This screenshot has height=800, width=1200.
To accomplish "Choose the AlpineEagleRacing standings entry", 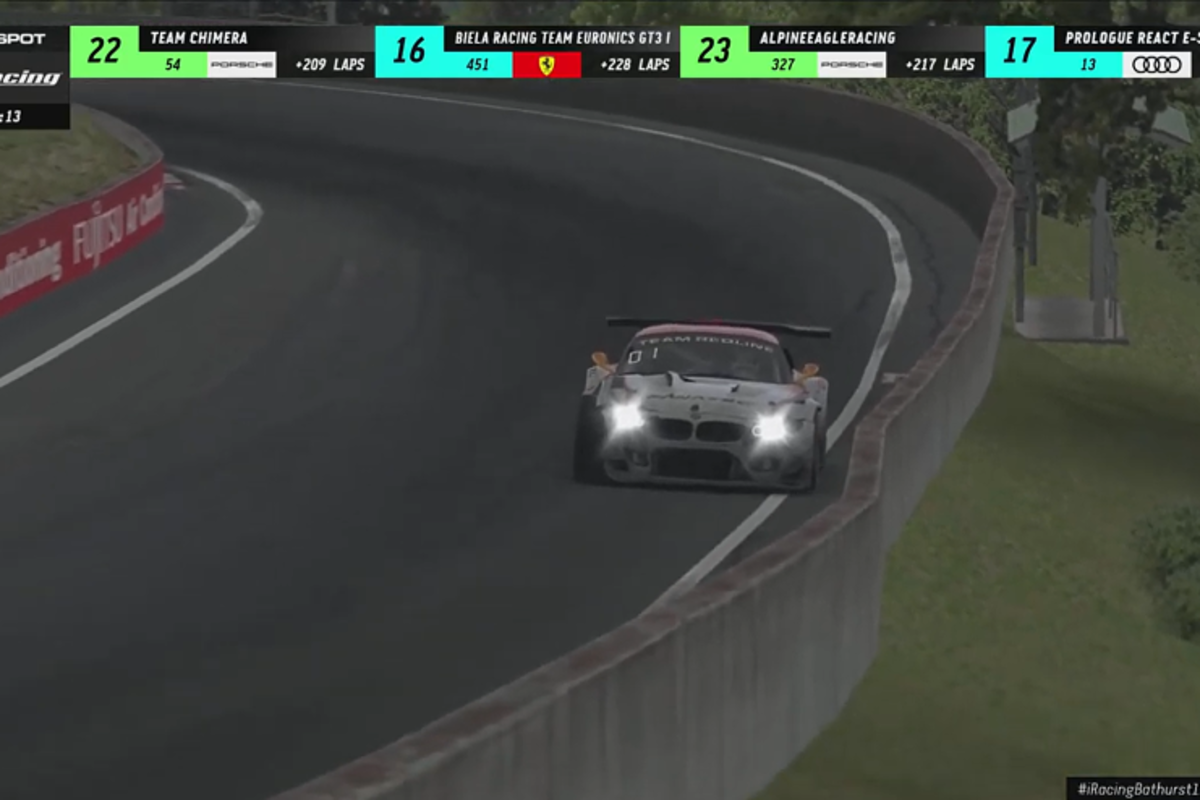I will click(832, 51).
